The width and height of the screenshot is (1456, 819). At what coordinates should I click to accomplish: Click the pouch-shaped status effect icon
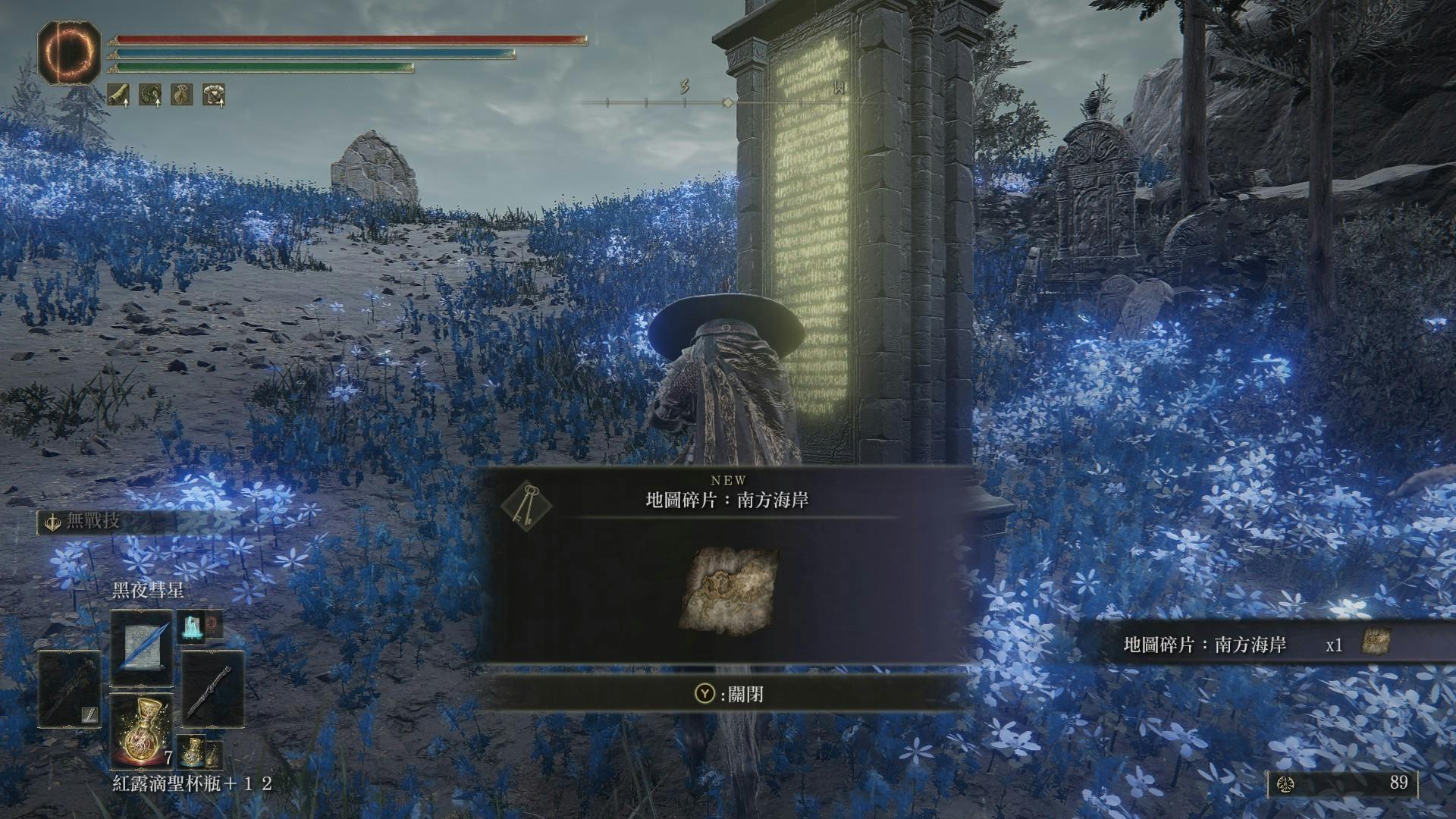pos(181,95)
